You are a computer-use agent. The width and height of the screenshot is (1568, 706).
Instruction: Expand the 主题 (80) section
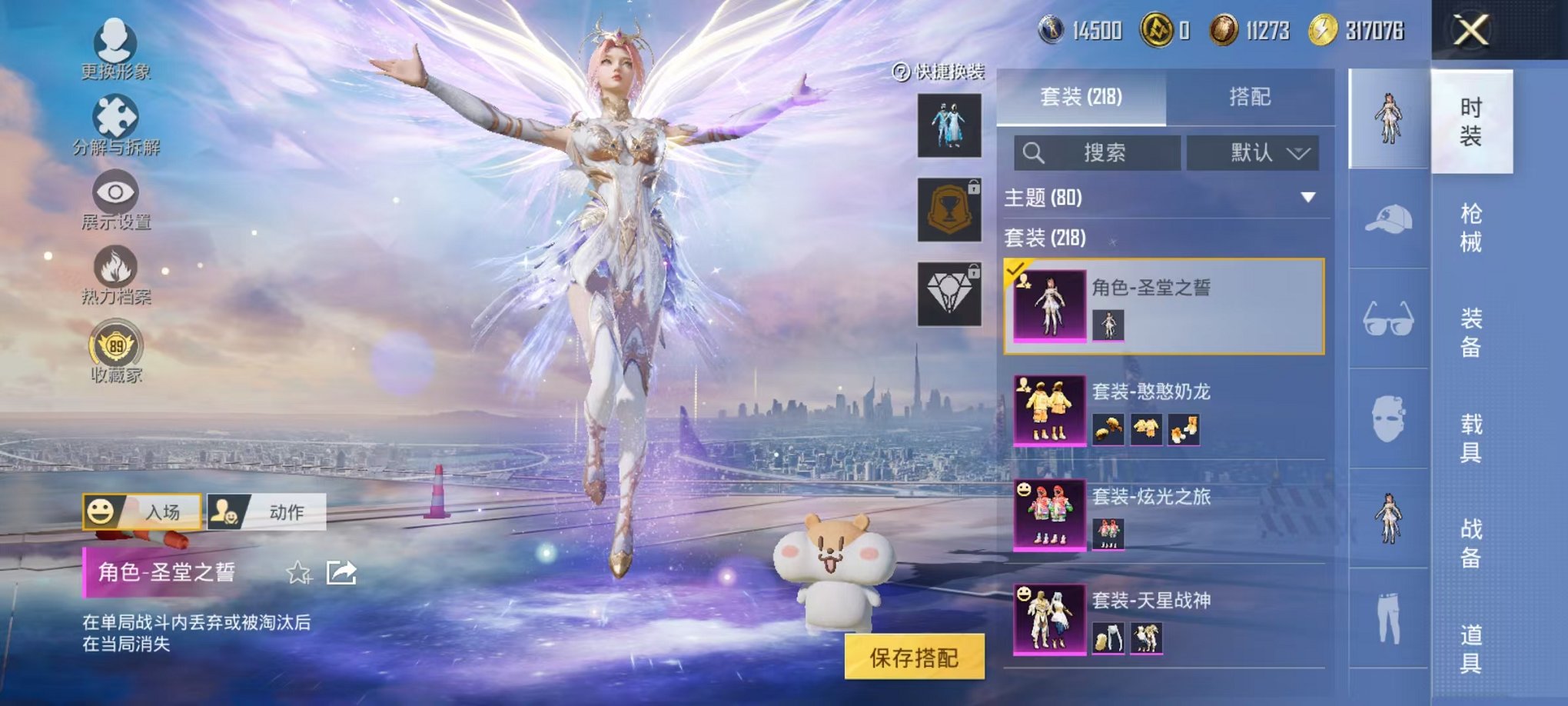(x=1161, y=198)
